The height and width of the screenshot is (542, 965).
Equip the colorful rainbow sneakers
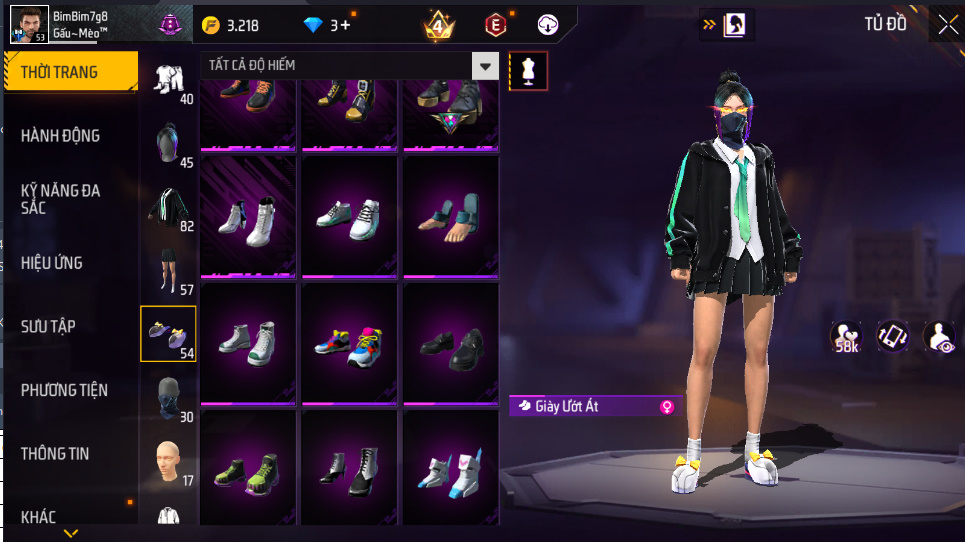(349, 342)
